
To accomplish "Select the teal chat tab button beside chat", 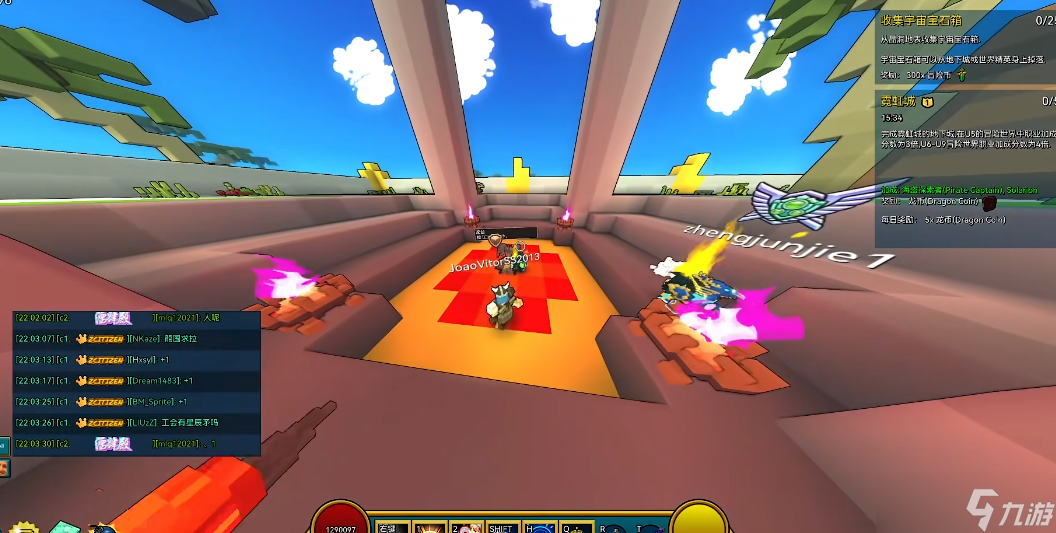I will point(4,445).
